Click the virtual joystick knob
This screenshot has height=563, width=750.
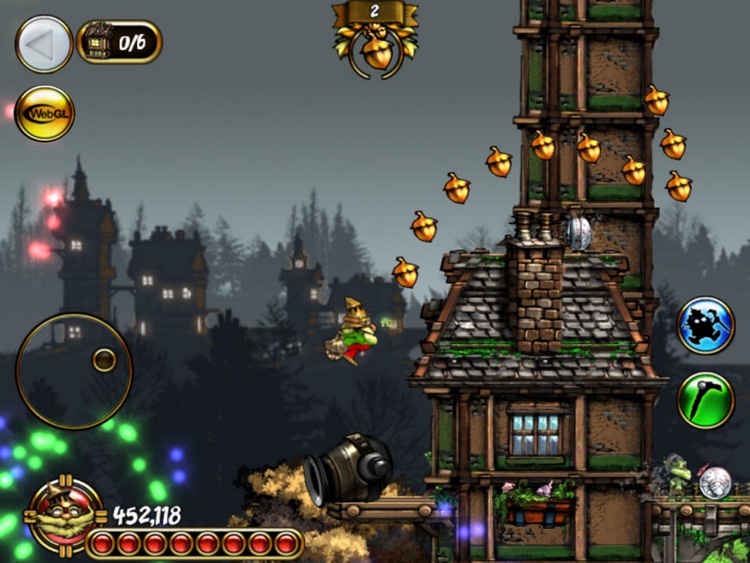pos(103,360)
